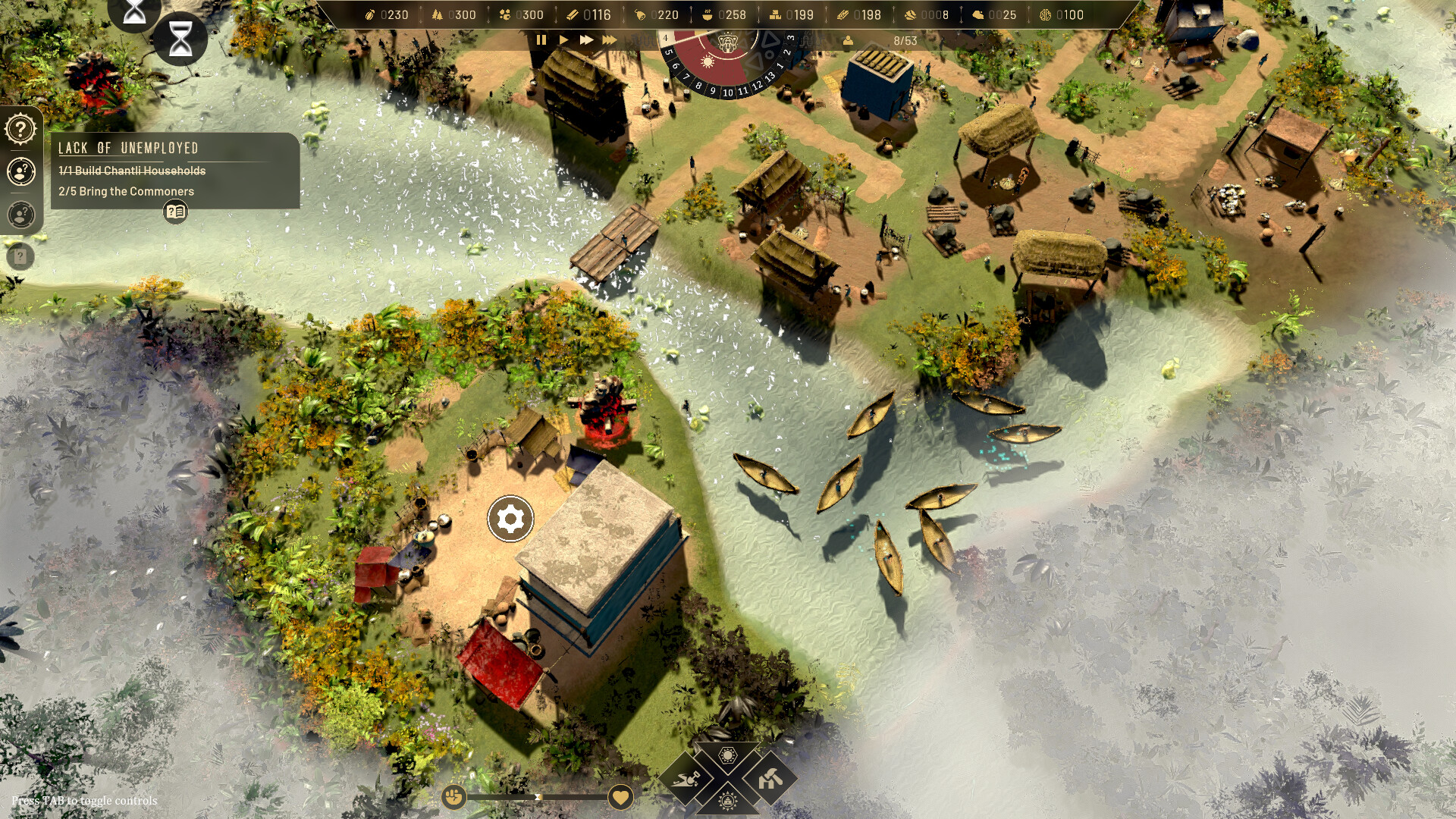Screen dimensions: 1456x819
Task: Open the temple rituals icon below the diamond menu
Action: (726, 801)
